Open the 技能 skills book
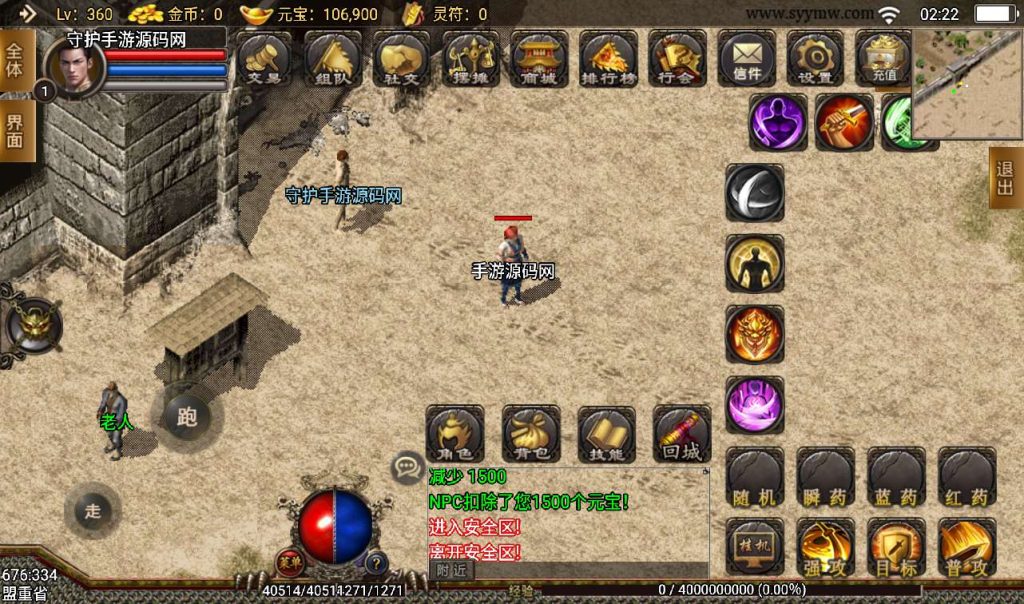Image resolution: width=1024 pixels, height=604 pixels. tap(606, 433)
